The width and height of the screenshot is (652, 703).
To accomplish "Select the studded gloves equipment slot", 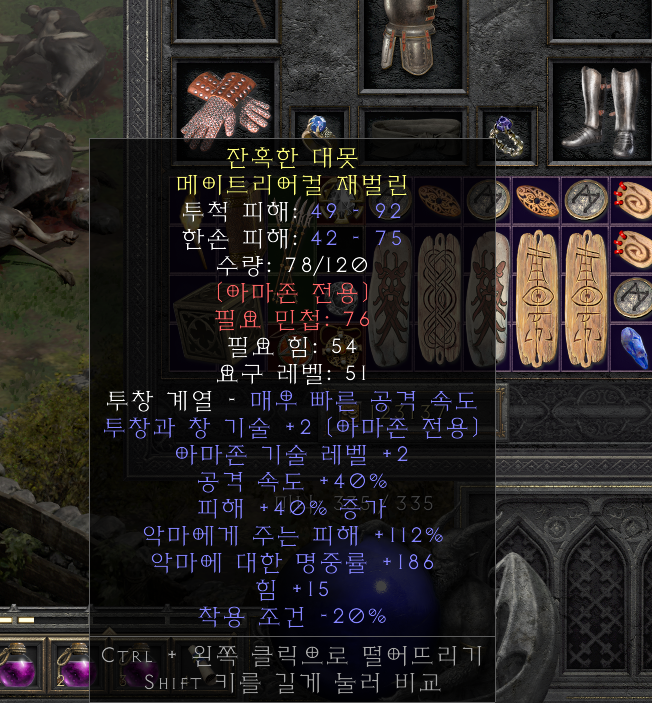I will (225, 103).
